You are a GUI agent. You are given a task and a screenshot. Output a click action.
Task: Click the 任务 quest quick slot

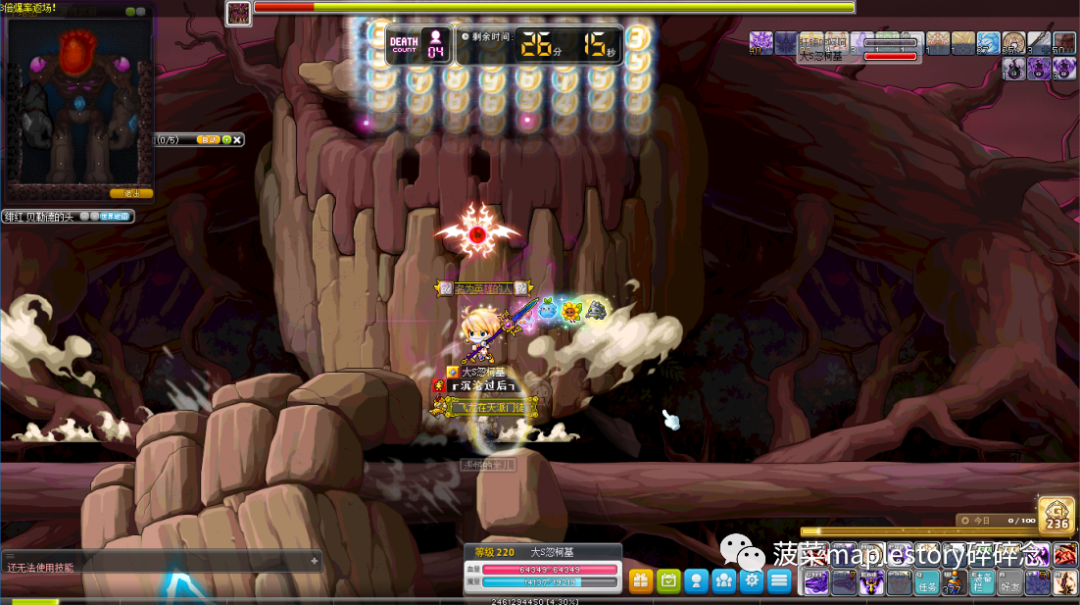927,583
